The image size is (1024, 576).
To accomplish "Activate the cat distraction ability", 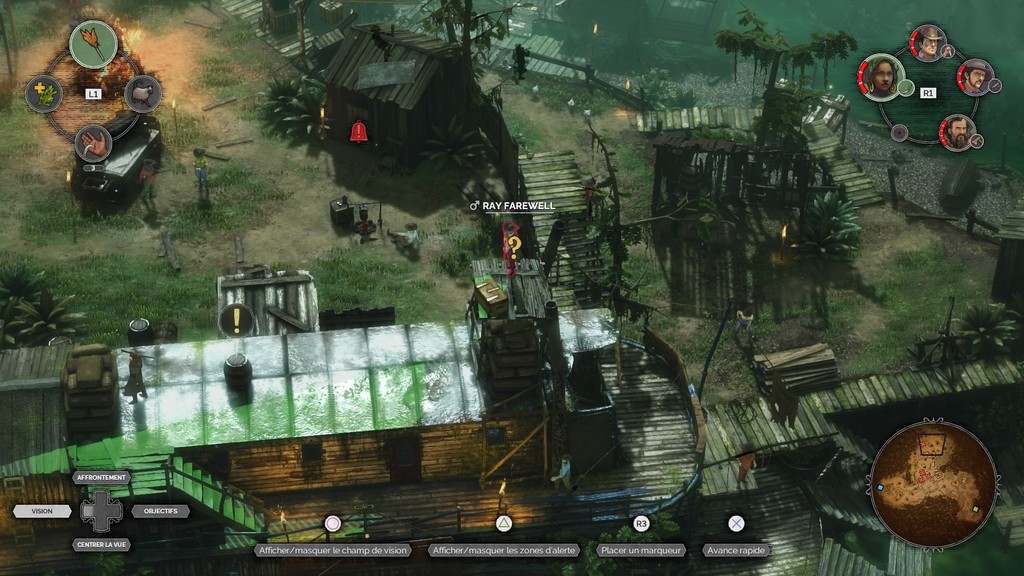I will coord(143,94).
